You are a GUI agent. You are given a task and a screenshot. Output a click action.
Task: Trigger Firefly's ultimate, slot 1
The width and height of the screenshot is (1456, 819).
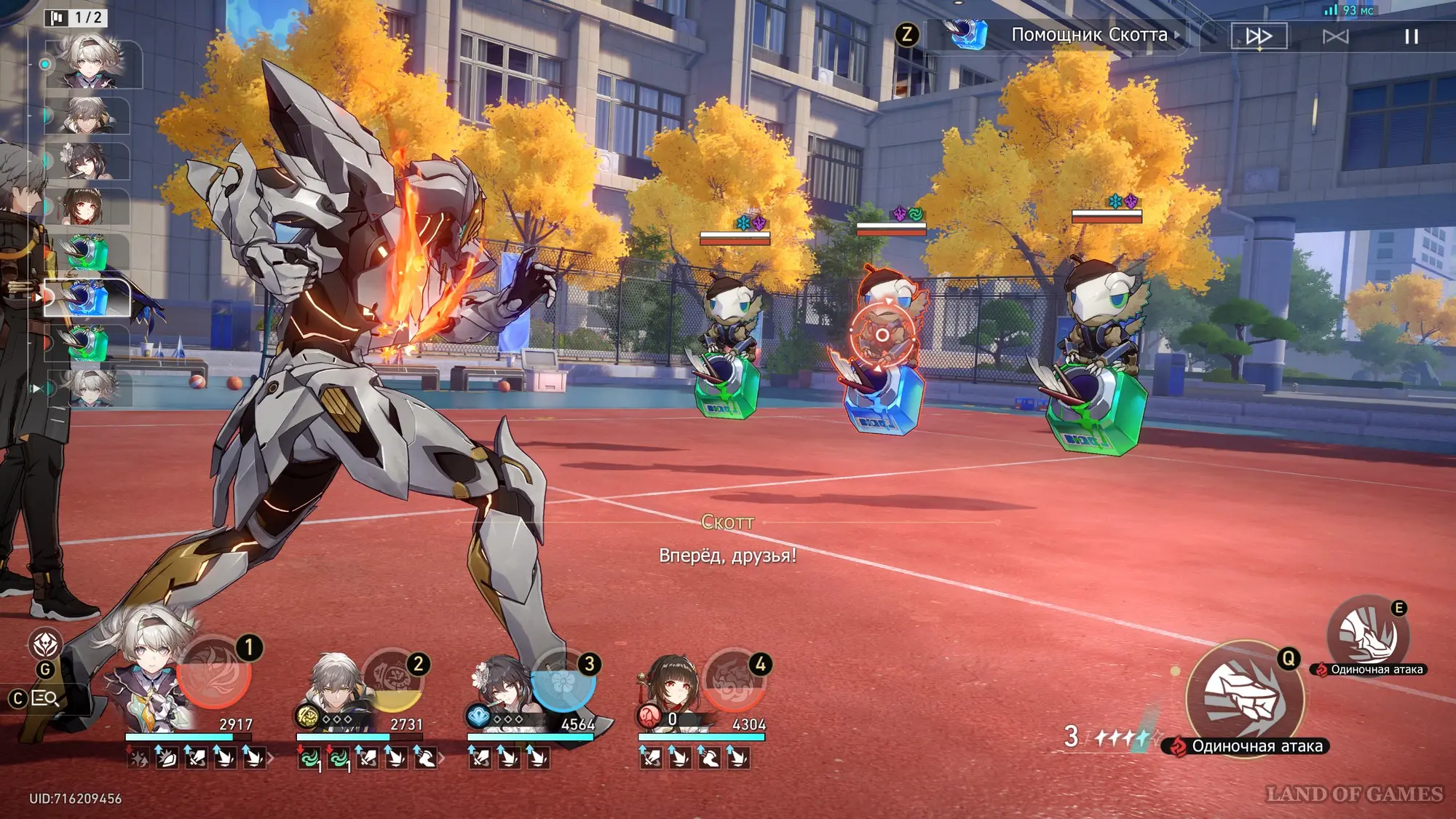[x=214, y=673]
